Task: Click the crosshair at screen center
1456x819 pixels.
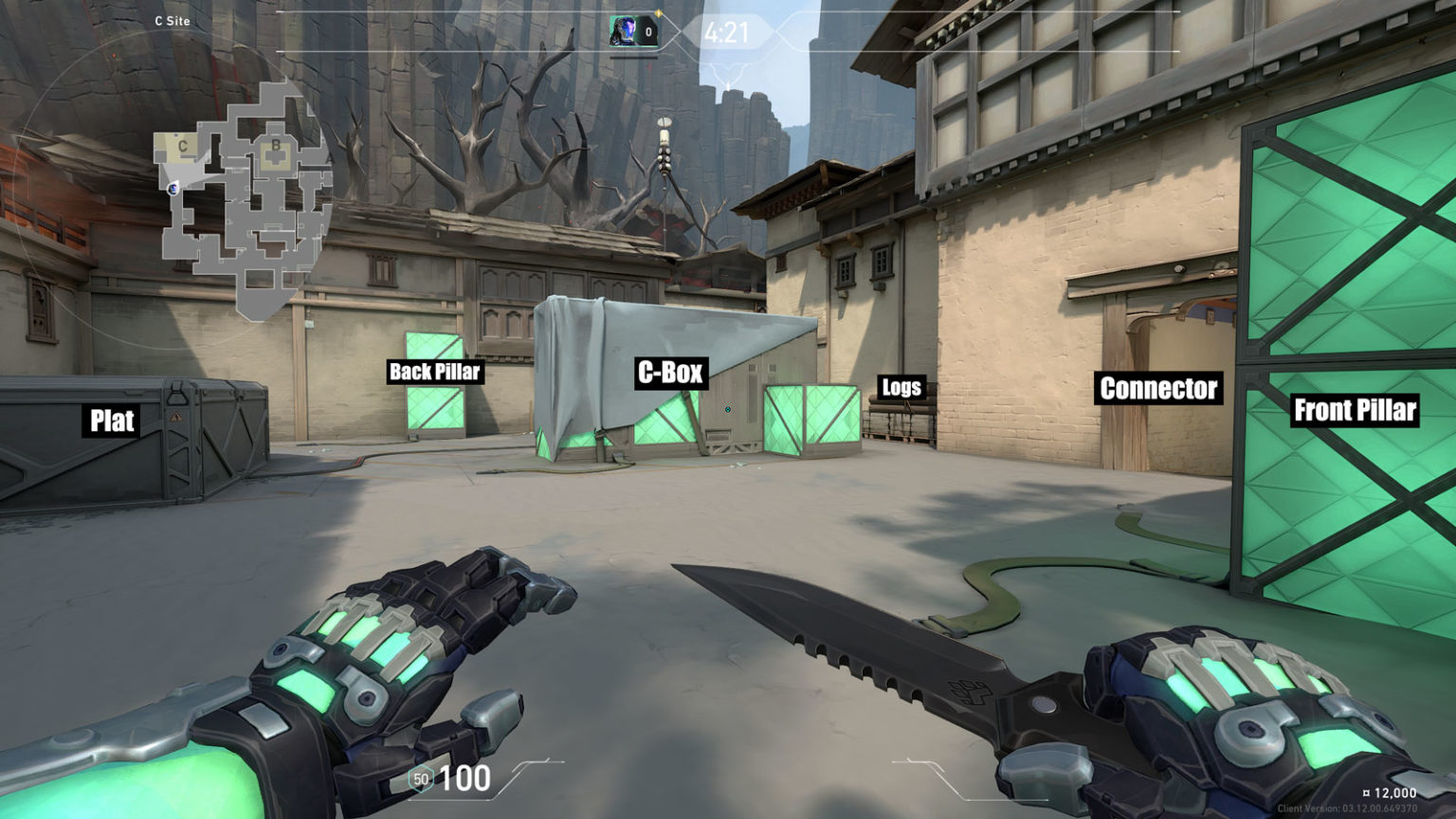Action: [x=728, y=409]
